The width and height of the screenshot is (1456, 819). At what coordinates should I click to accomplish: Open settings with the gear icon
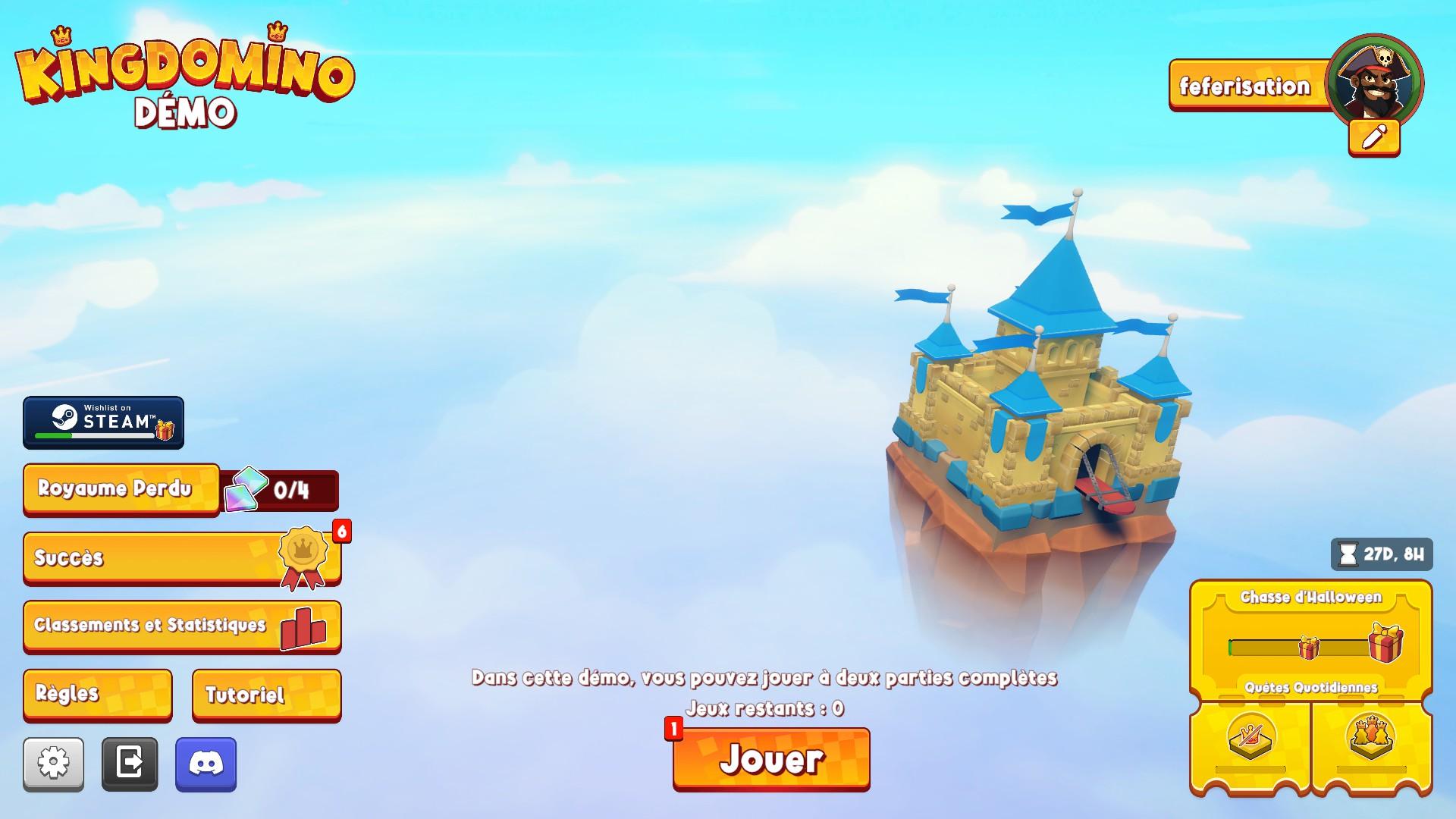[53, 764]
